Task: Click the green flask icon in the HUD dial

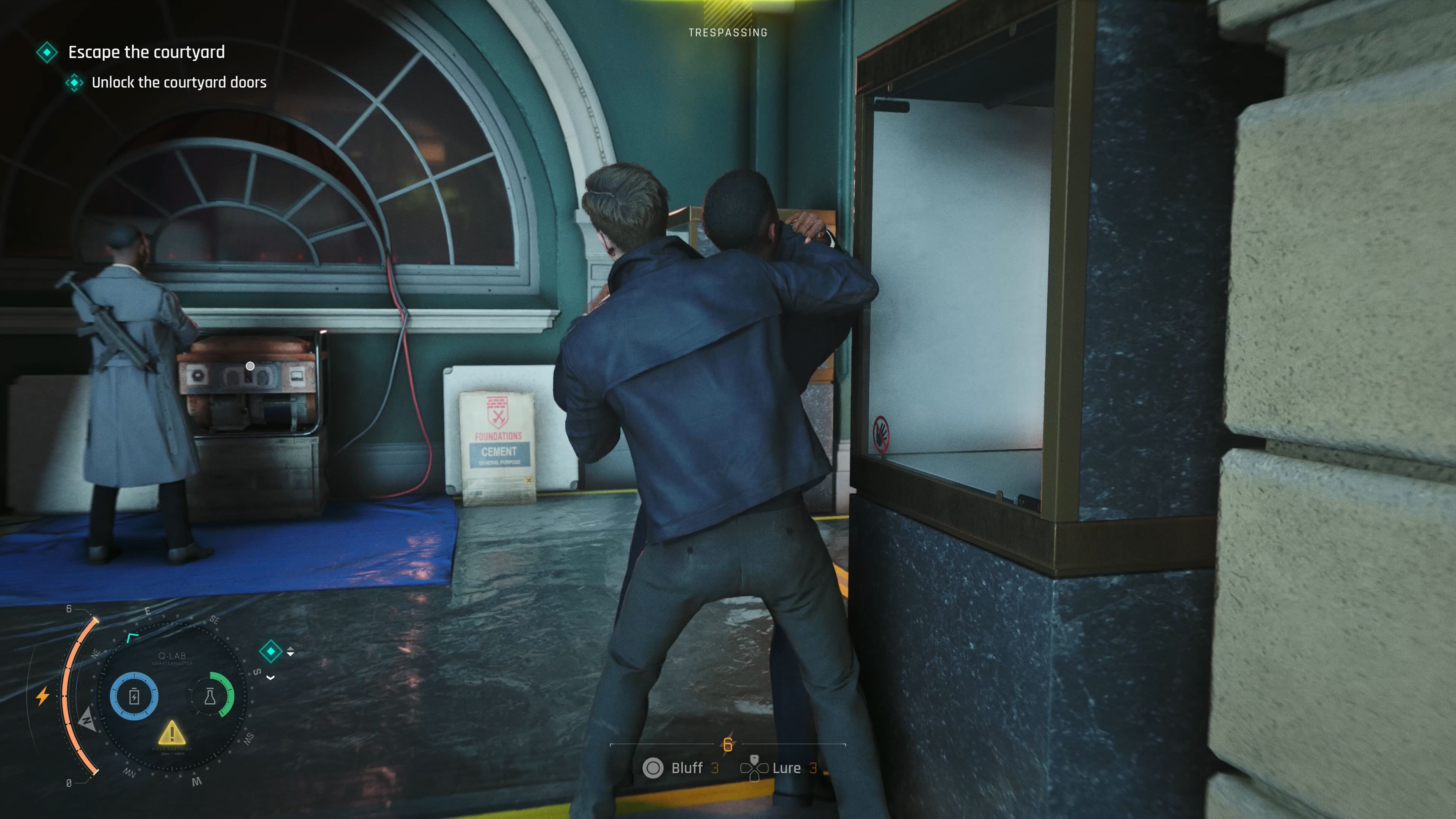Action: [211, 697]
